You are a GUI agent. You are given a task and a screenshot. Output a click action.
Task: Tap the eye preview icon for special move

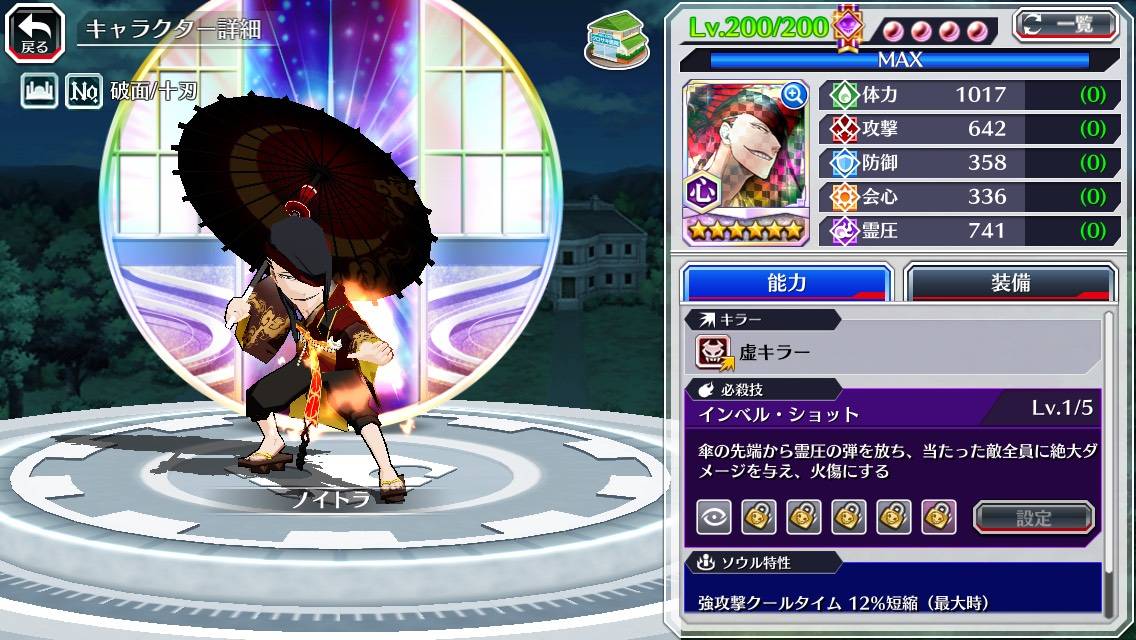pyautogui.click(x=714, y=517)
